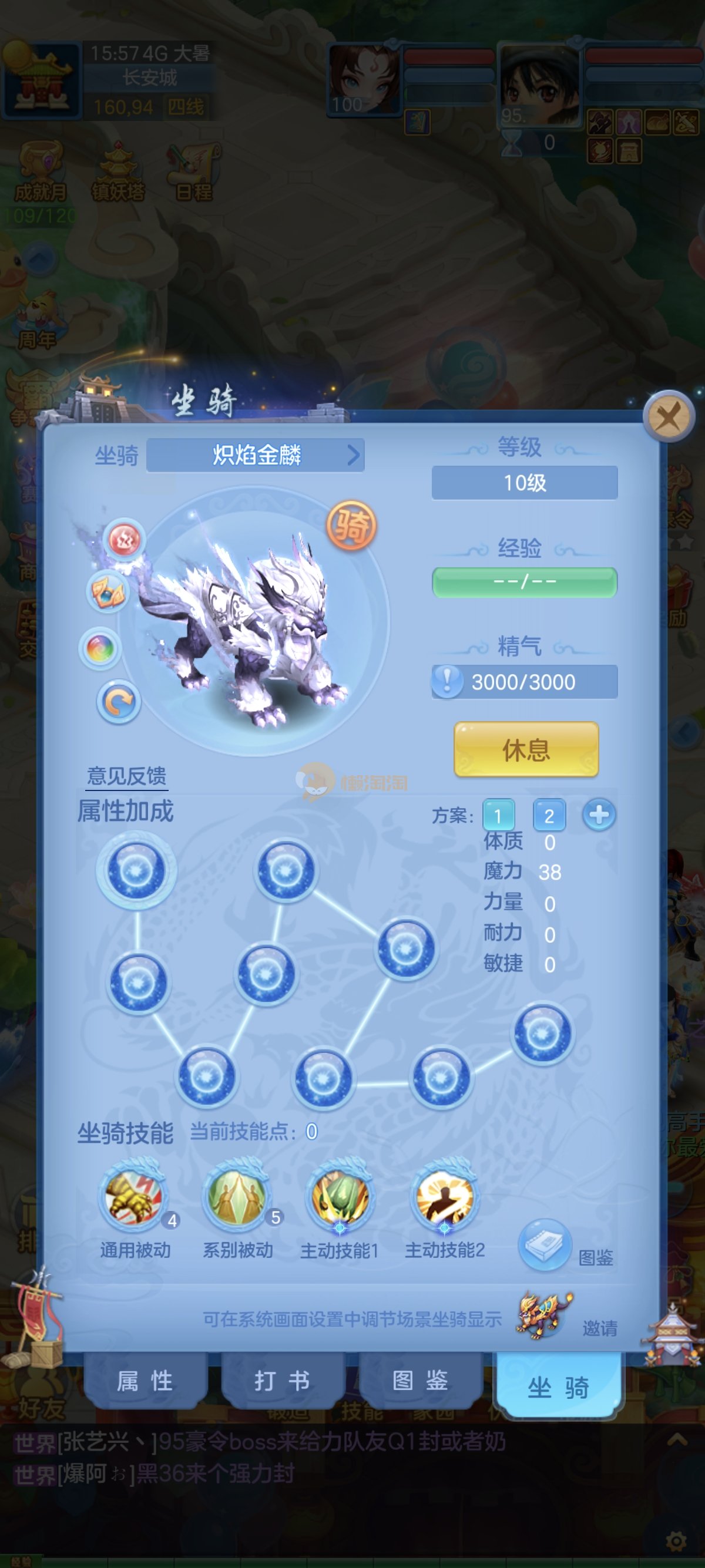Select the 系别被动 skill icon
The width and height of the screenshot is (705, 1568).
(237, 1197)
